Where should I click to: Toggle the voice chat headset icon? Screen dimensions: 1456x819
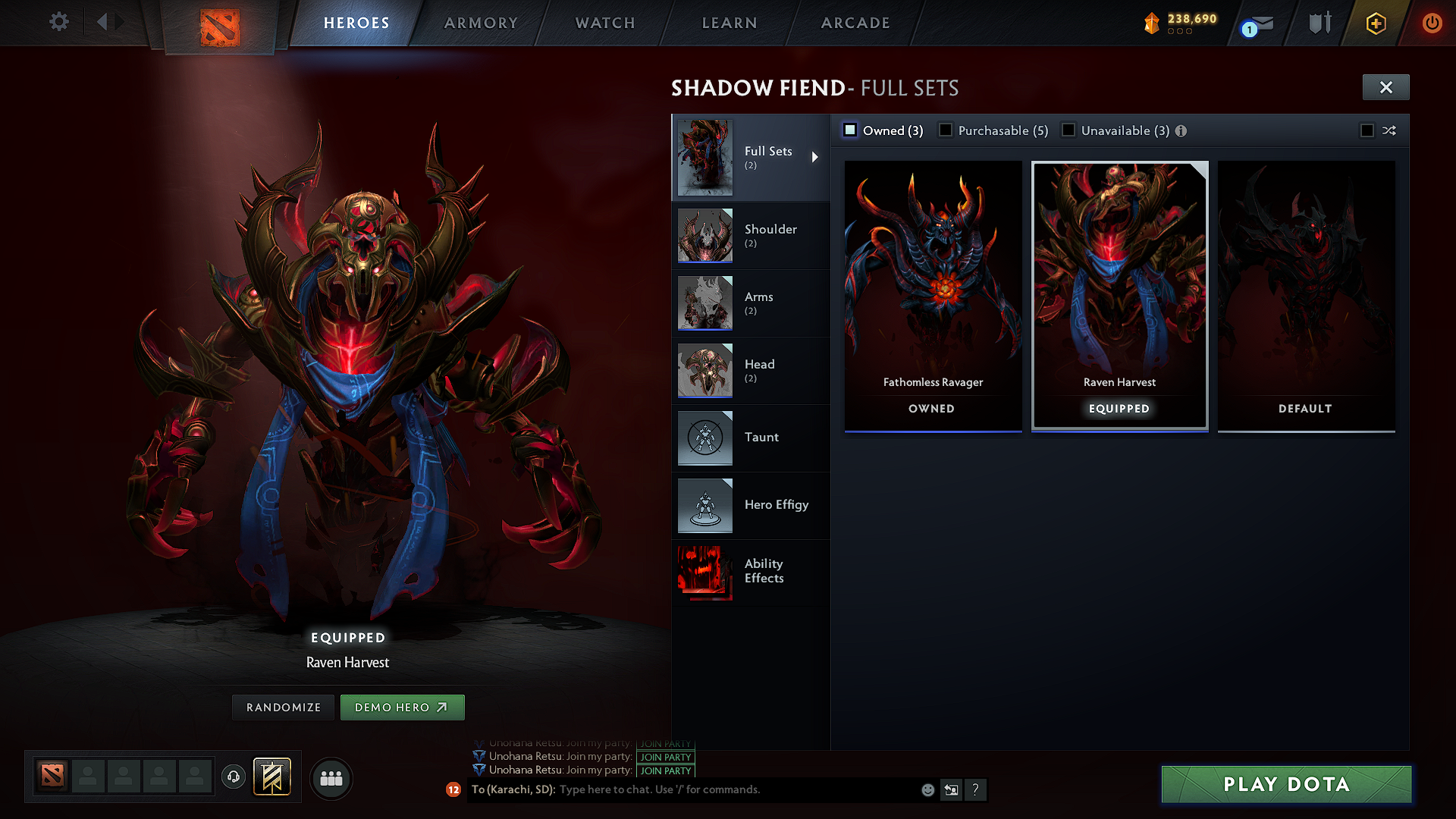pos(233,778)
